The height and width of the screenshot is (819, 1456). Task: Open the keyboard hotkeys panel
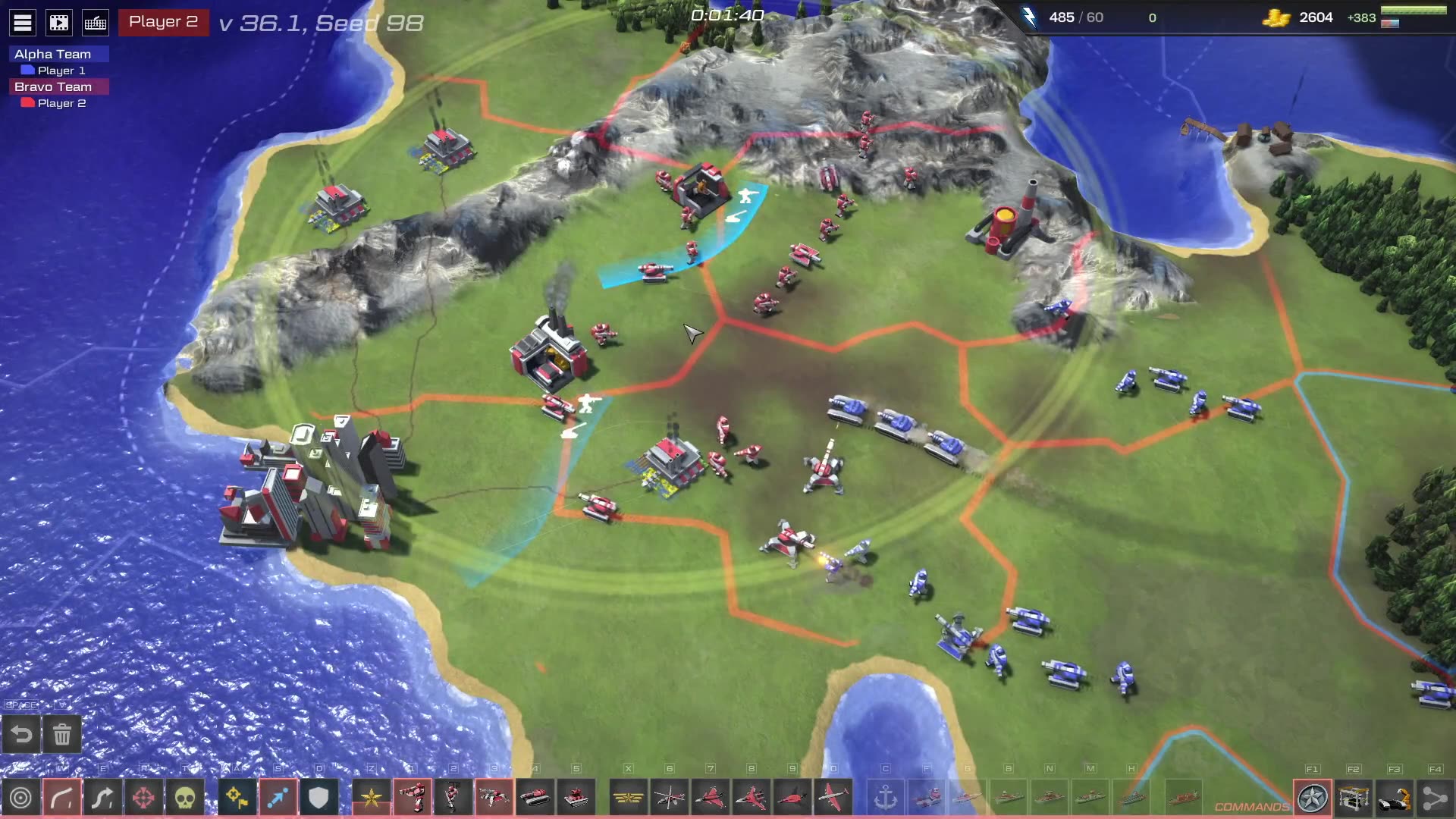click(x=96, y=23)
